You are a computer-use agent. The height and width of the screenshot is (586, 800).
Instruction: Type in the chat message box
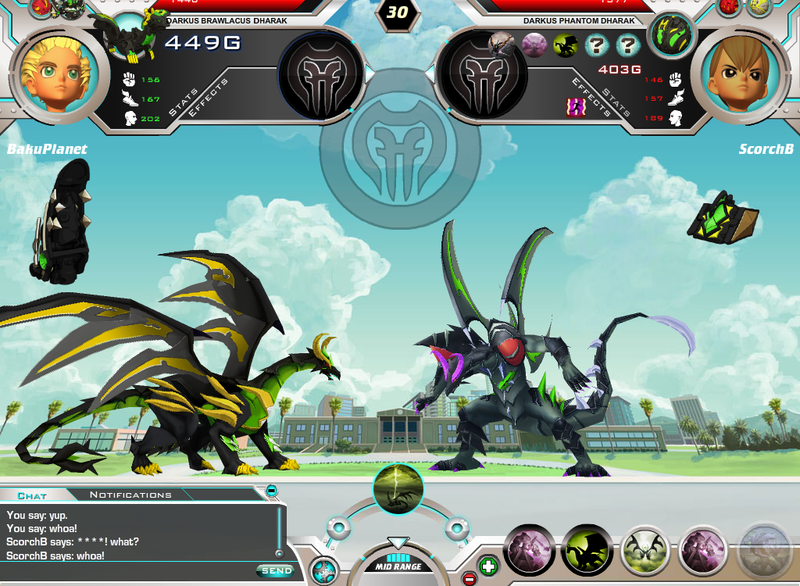click(x=128, y=571)
